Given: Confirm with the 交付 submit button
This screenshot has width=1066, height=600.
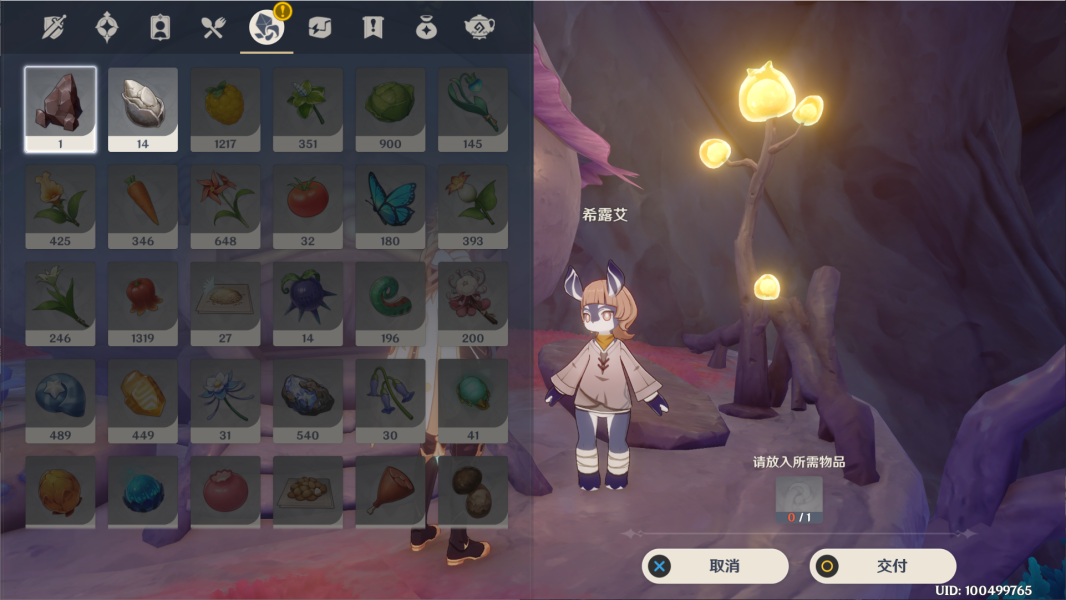Looking at the screenshot, I should point(882,566).
